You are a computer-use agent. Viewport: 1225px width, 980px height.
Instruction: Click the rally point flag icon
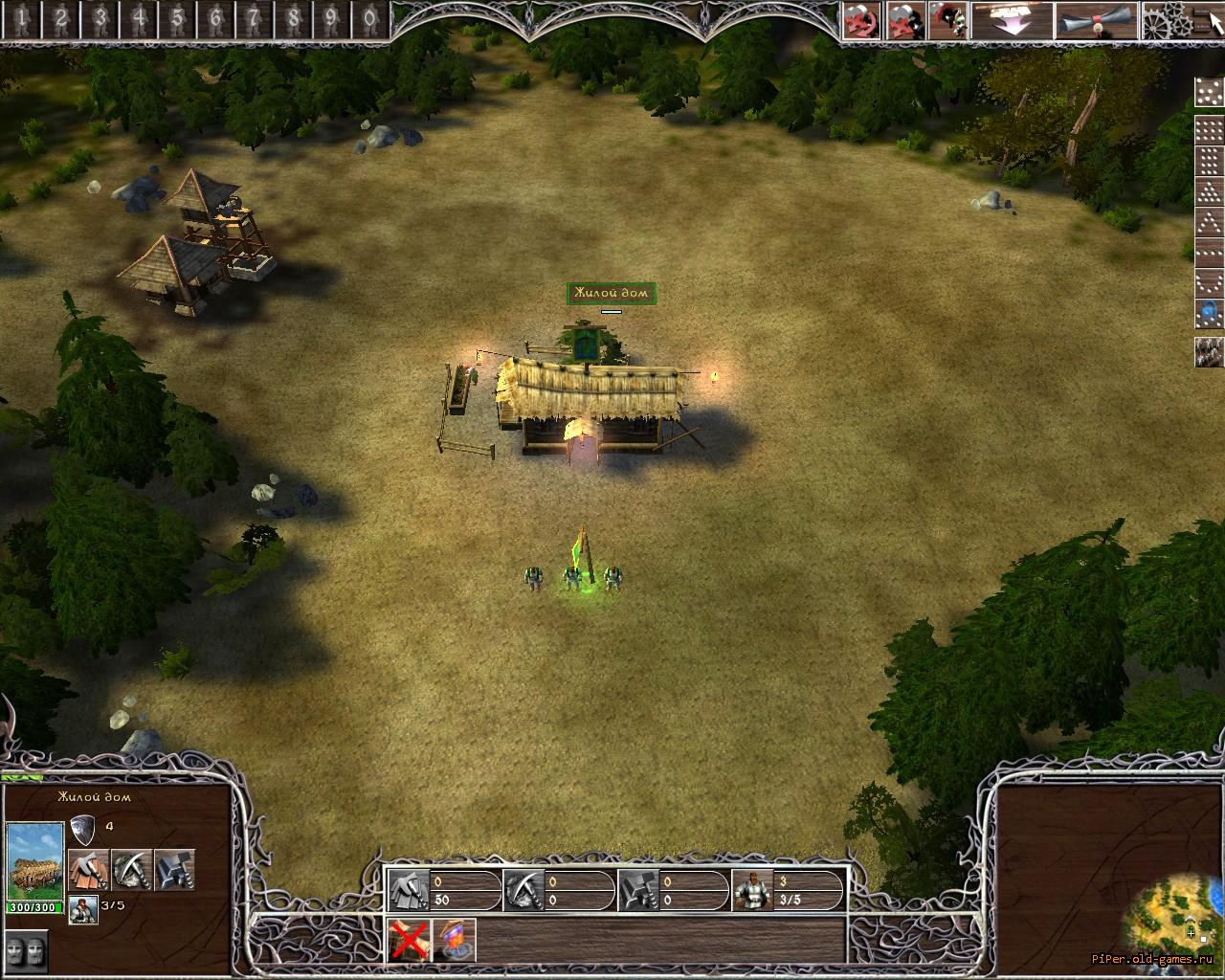[455, 941]
